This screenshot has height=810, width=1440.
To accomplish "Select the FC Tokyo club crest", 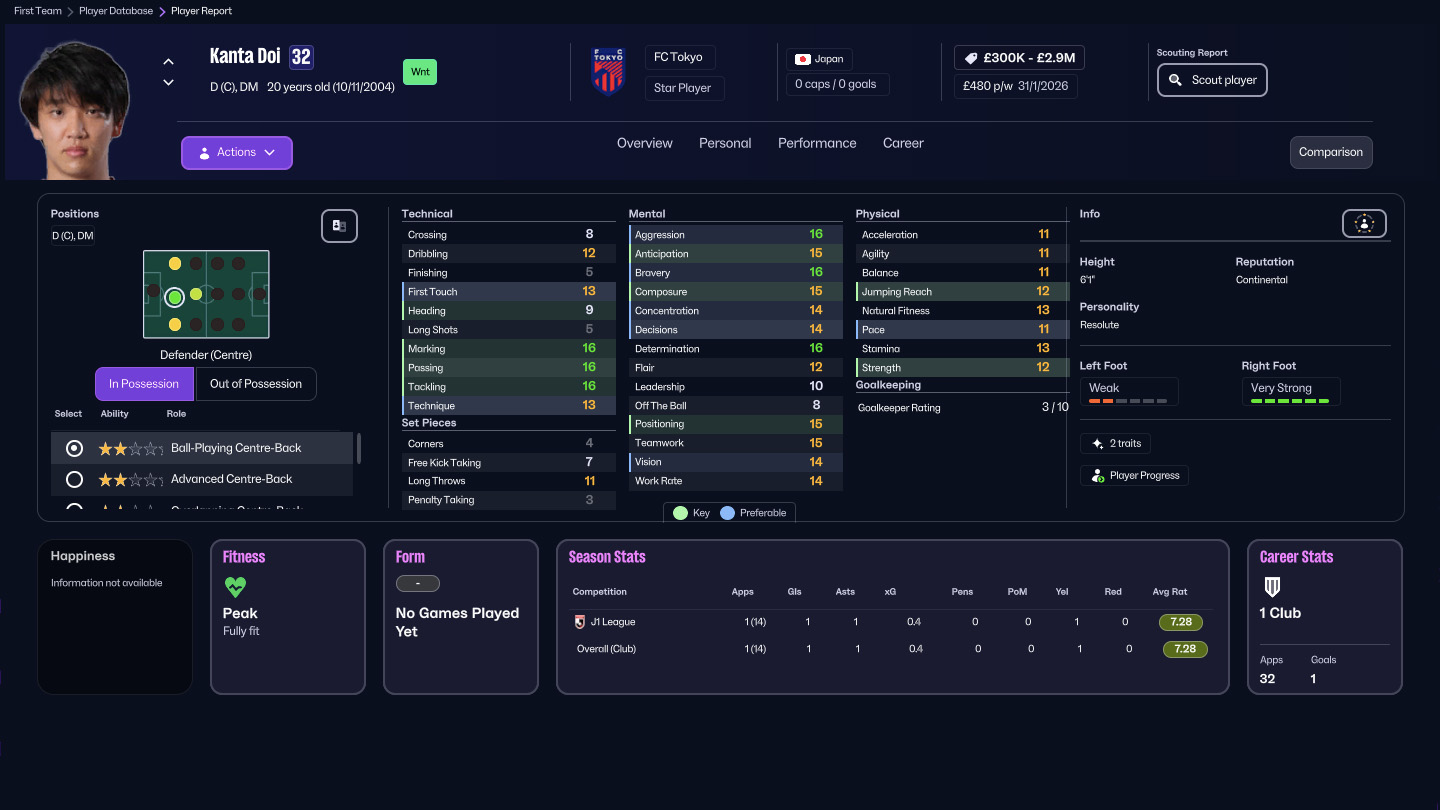I will [608, 72].
